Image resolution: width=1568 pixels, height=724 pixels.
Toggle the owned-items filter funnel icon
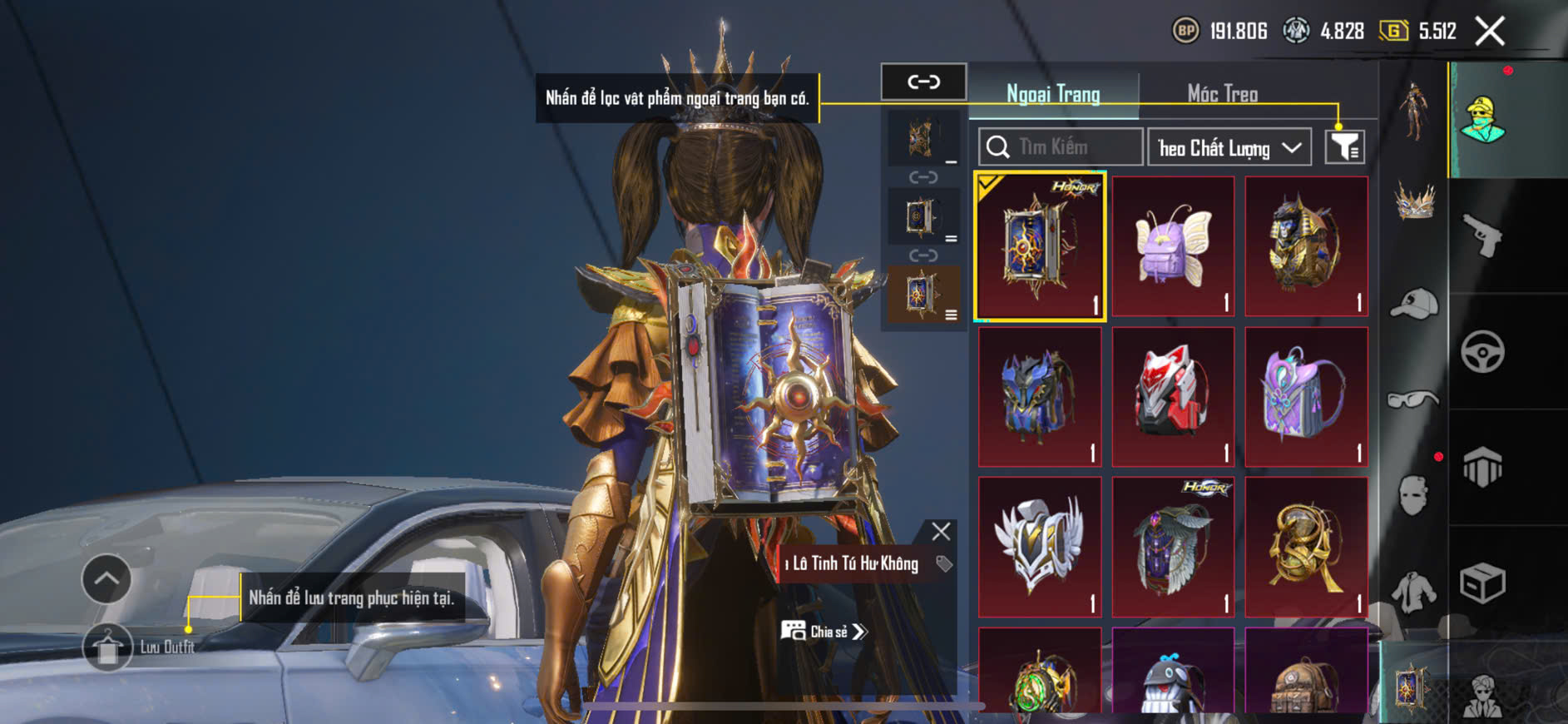[1344, 147]
